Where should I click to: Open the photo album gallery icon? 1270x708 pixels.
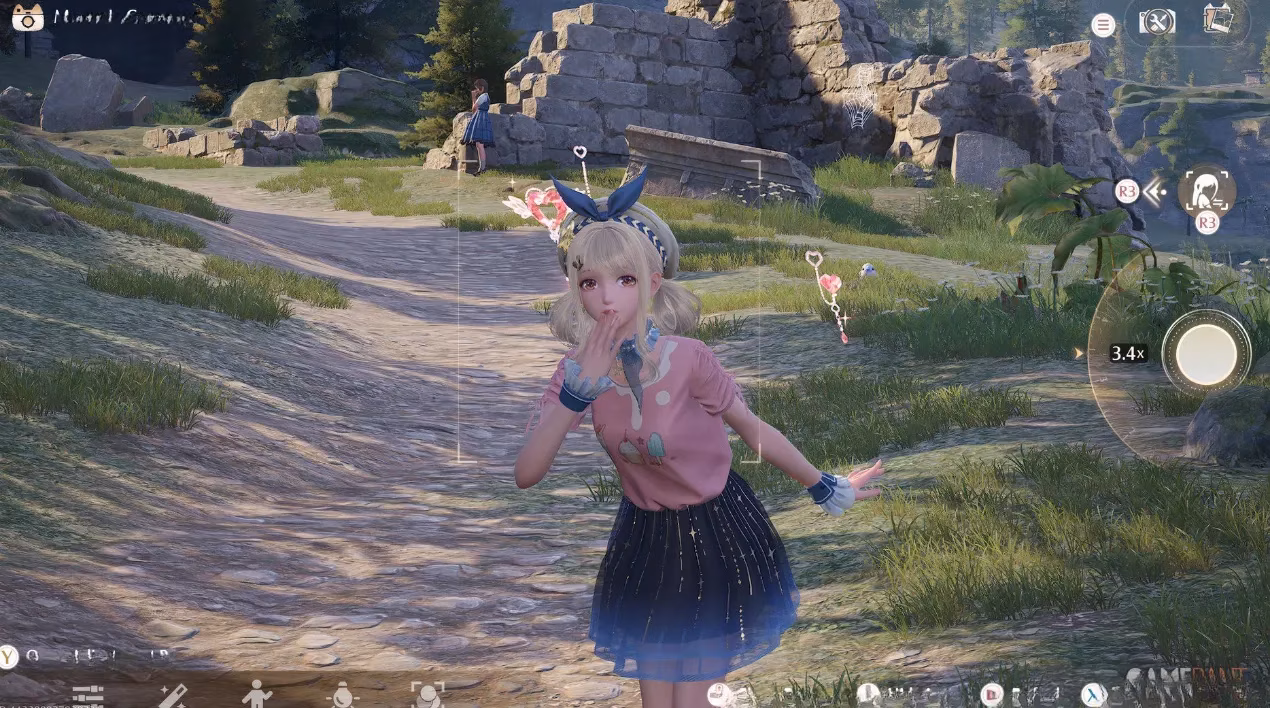click(1218, 21)
